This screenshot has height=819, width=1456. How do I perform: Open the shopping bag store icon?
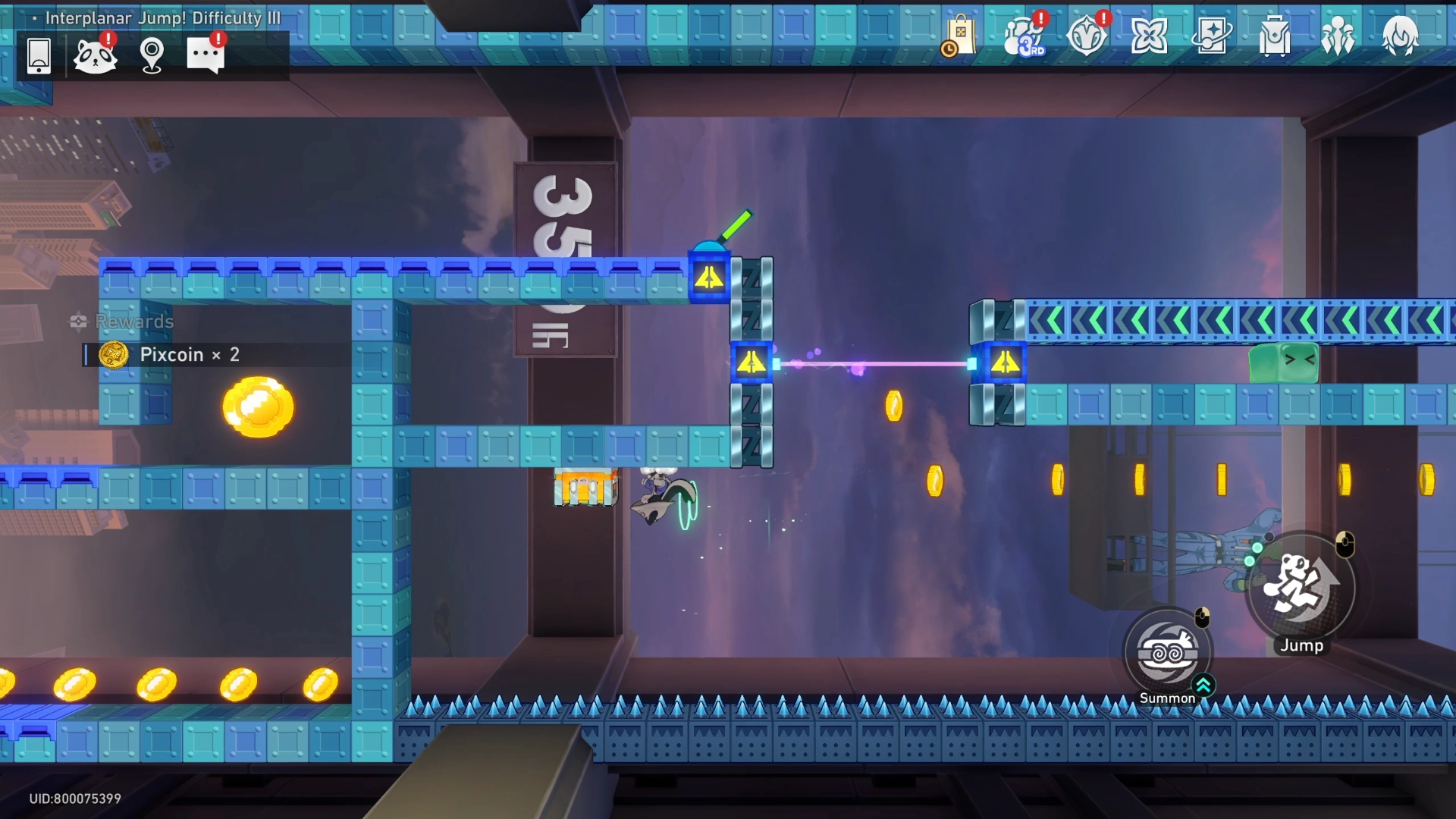click(x=960, y=36)
